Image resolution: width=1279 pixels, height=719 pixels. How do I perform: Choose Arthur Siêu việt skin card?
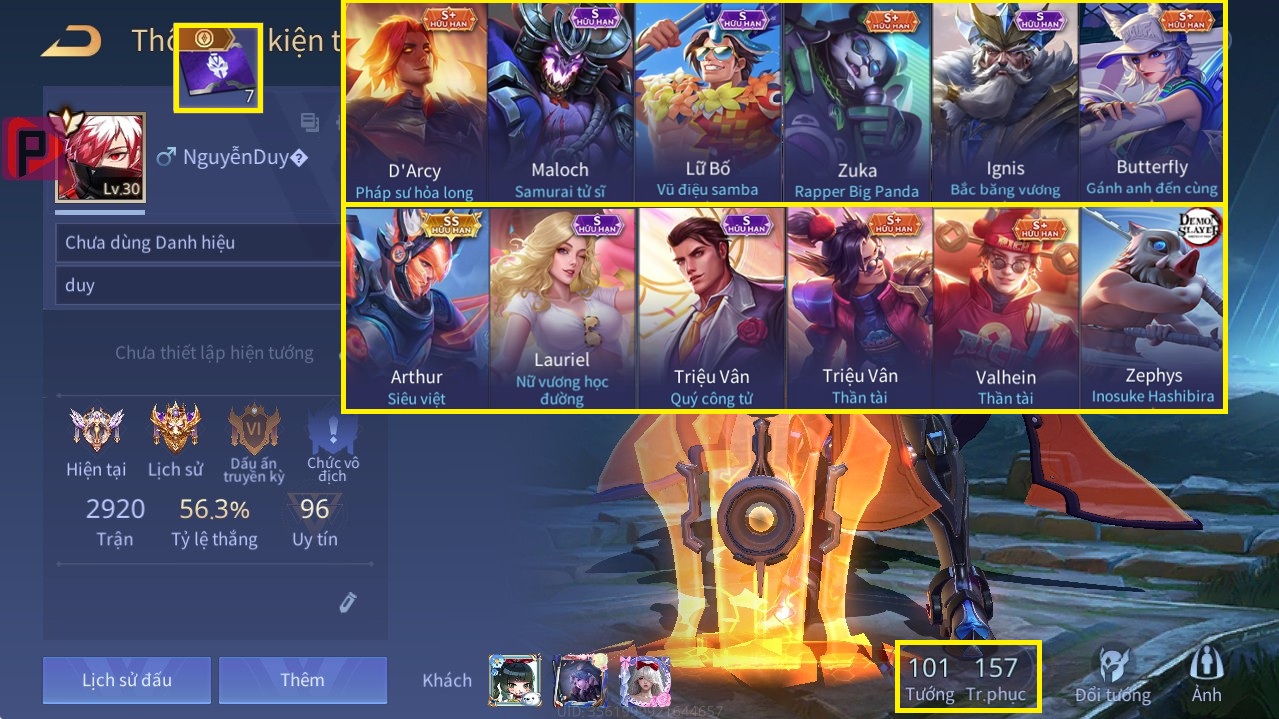416,308
